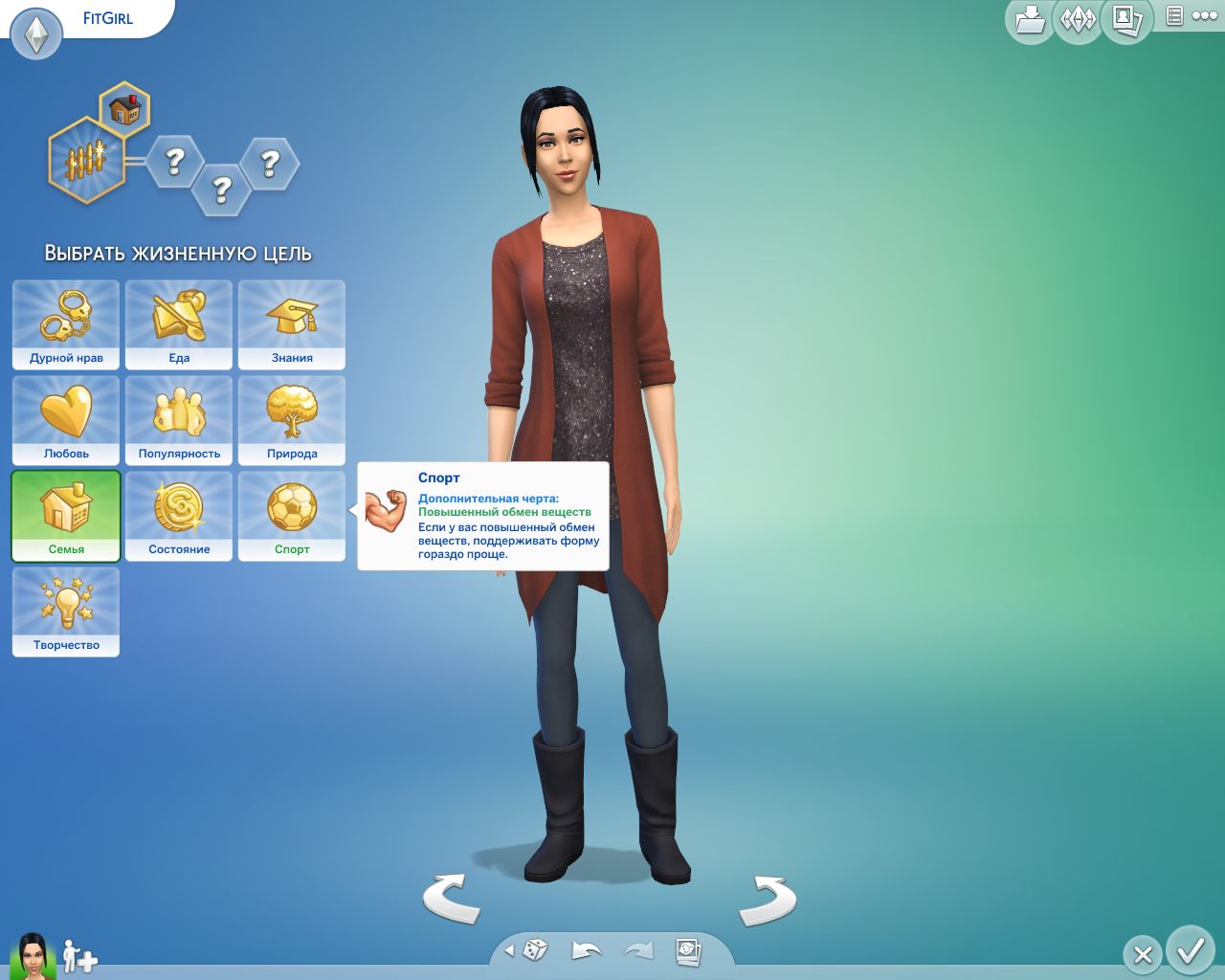Select the Творчество lightbulb aspiration

coord(65,611)
